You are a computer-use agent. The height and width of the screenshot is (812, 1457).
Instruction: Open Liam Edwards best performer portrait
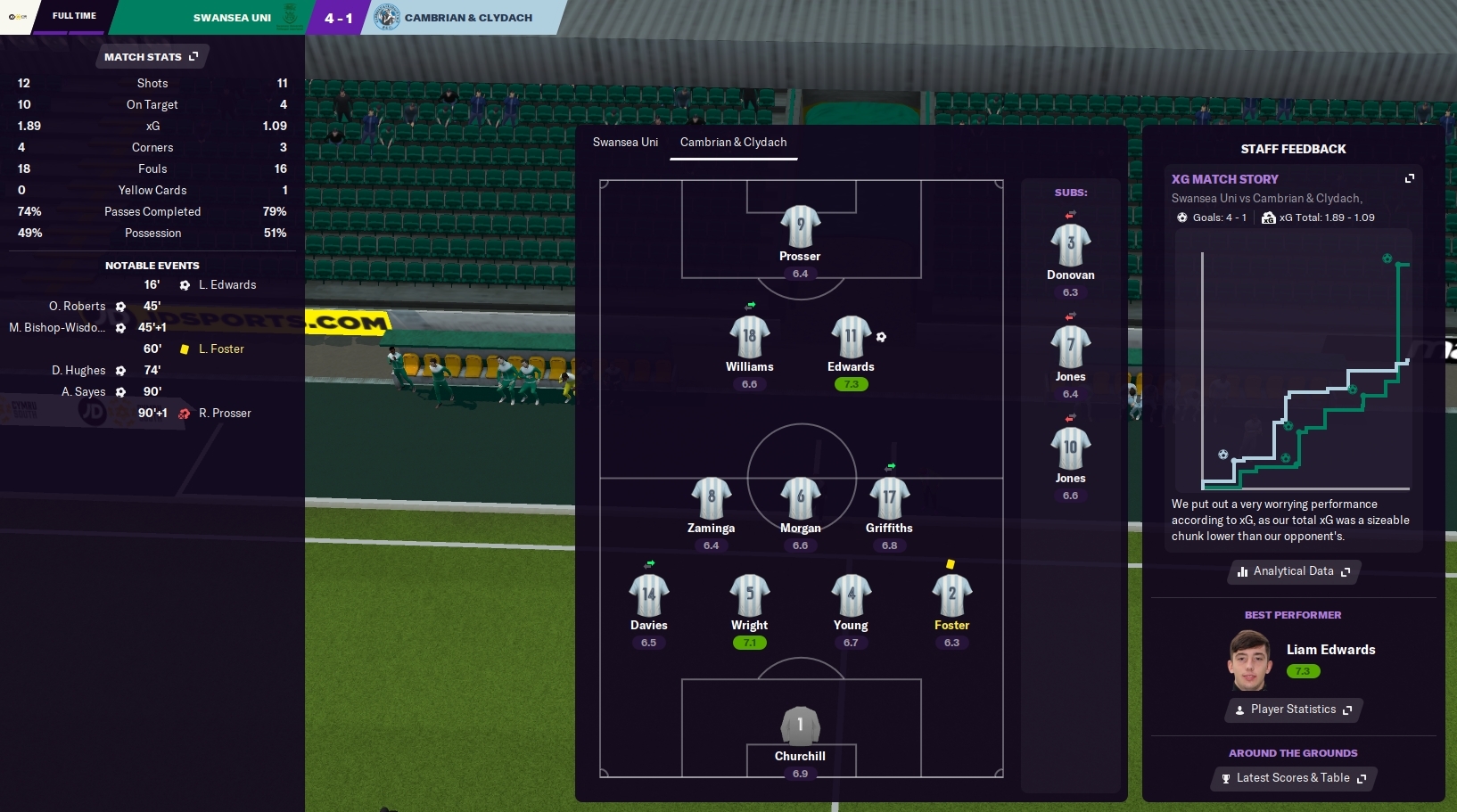[x=1249, y=660]
